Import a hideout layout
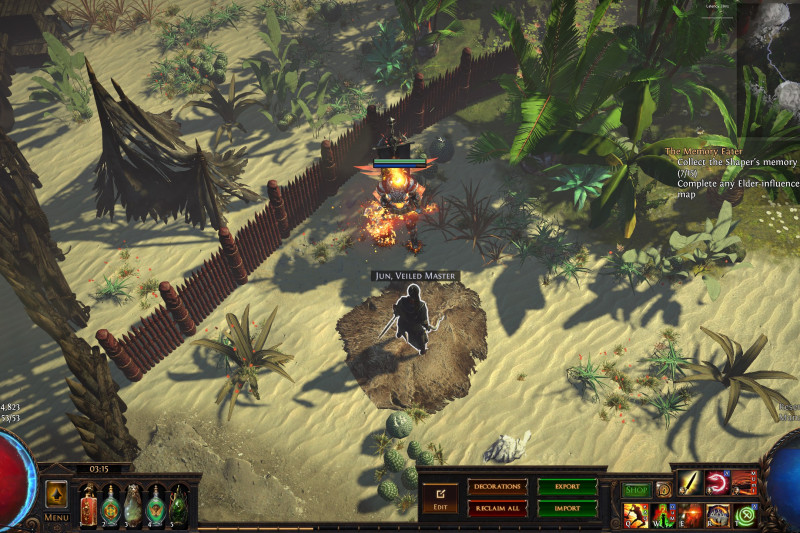 tap(567, 508)
